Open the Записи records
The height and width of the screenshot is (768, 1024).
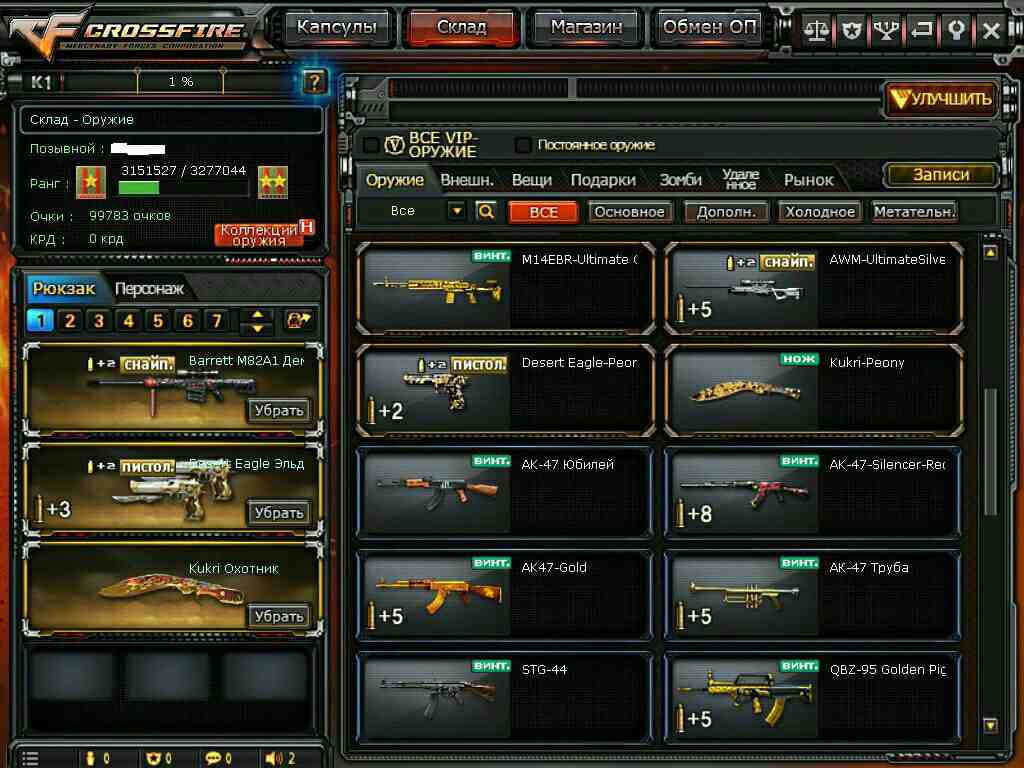pyautogui.click(x=941, y=174)
